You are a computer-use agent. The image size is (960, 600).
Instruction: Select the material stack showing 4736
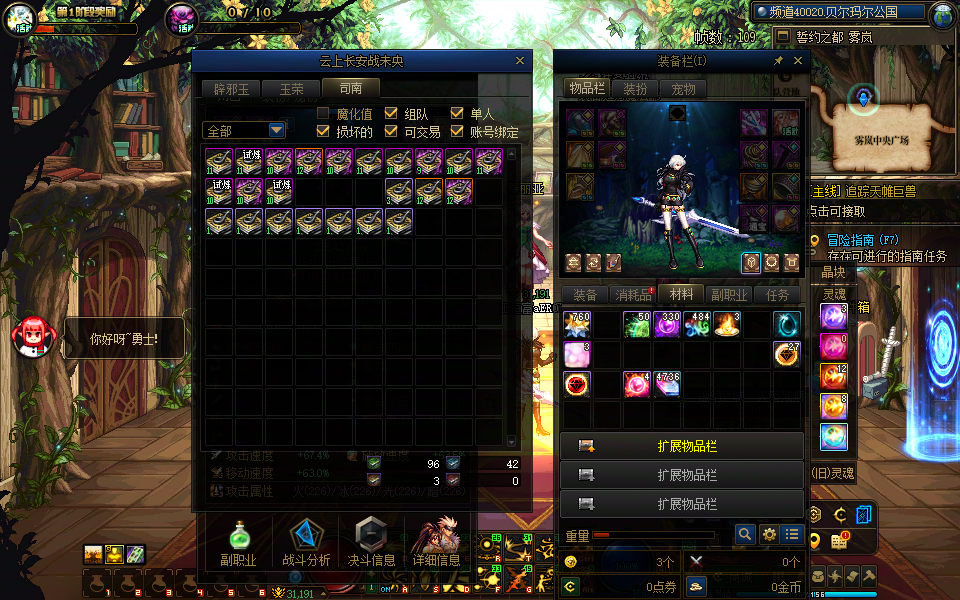coord(667,384)
